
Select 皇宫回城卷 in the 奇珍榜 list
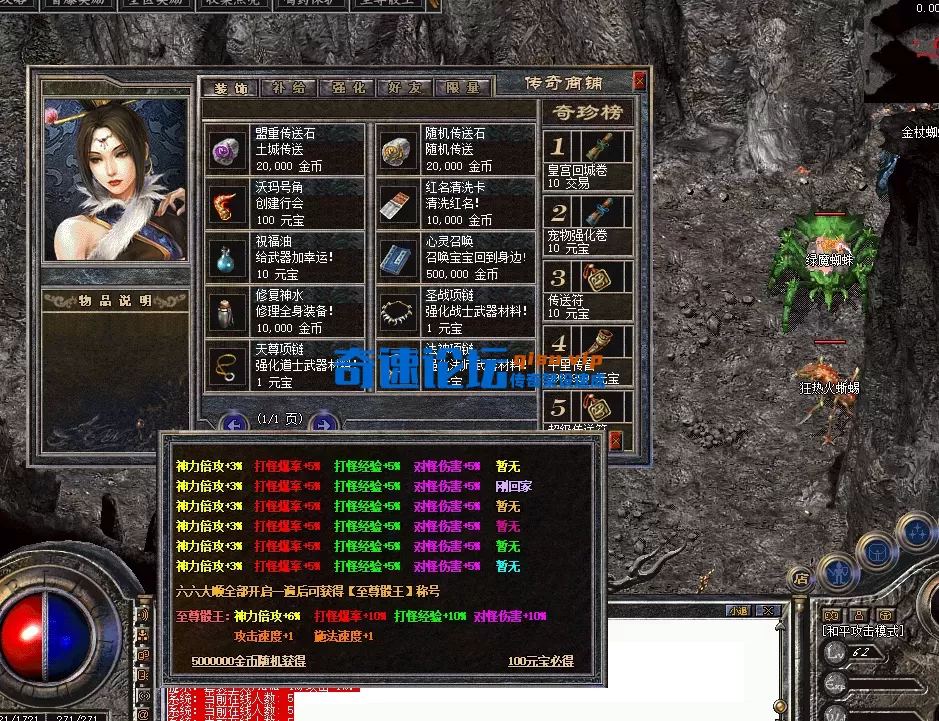tap(588, 160)
